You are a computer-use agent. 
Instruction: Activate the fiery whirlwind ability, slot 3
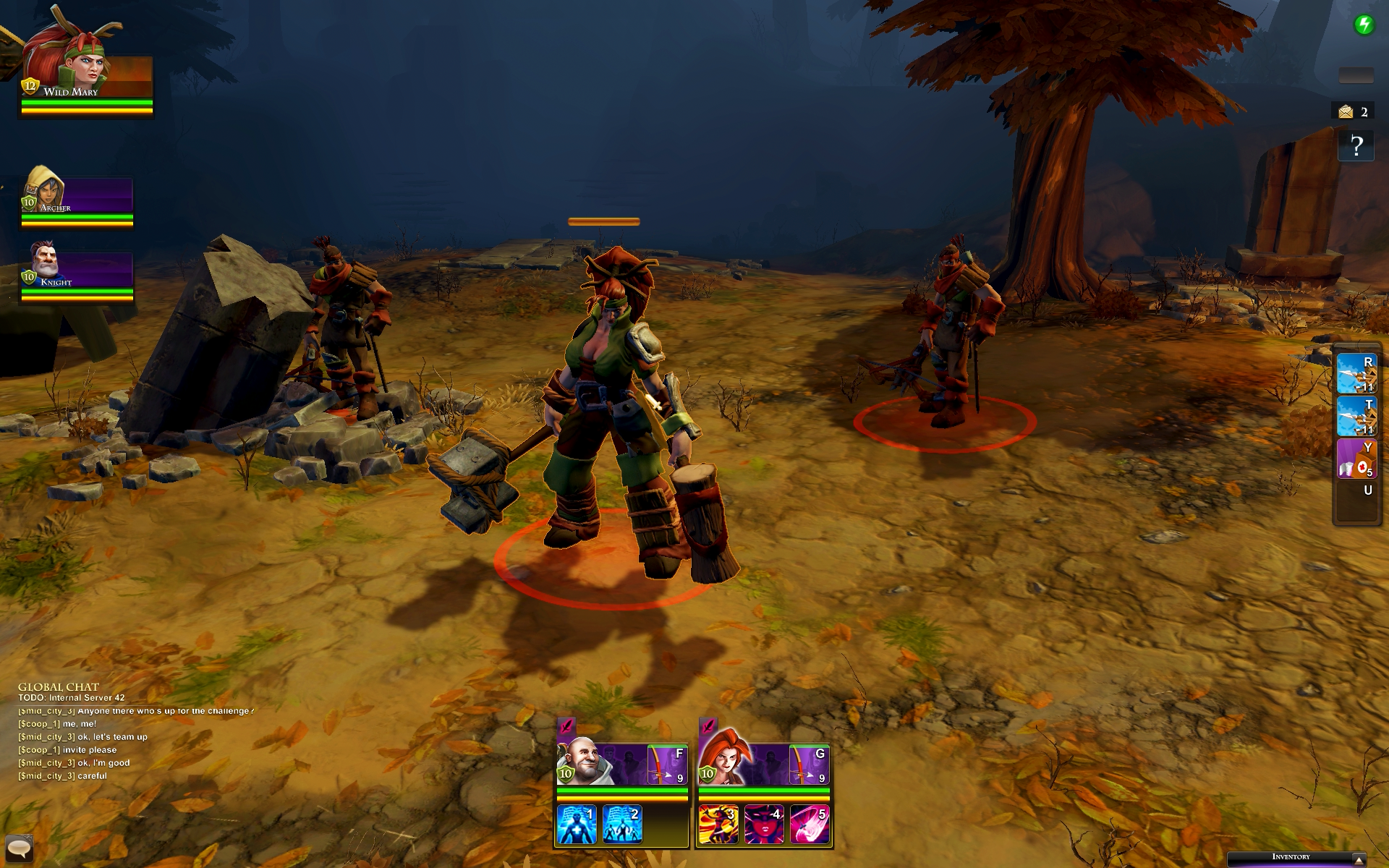[718, 825]
